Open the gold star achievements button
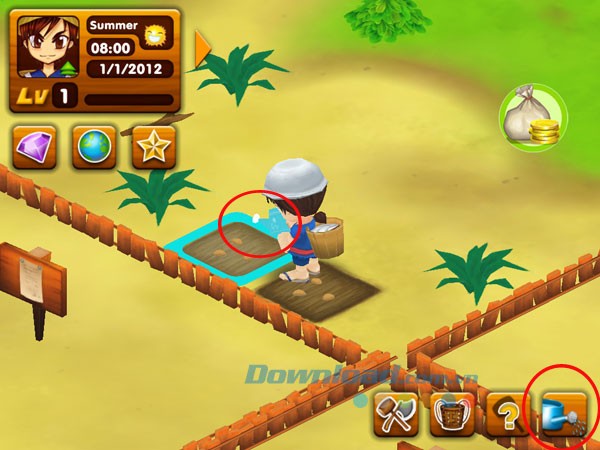 click(x=153, y=146)
